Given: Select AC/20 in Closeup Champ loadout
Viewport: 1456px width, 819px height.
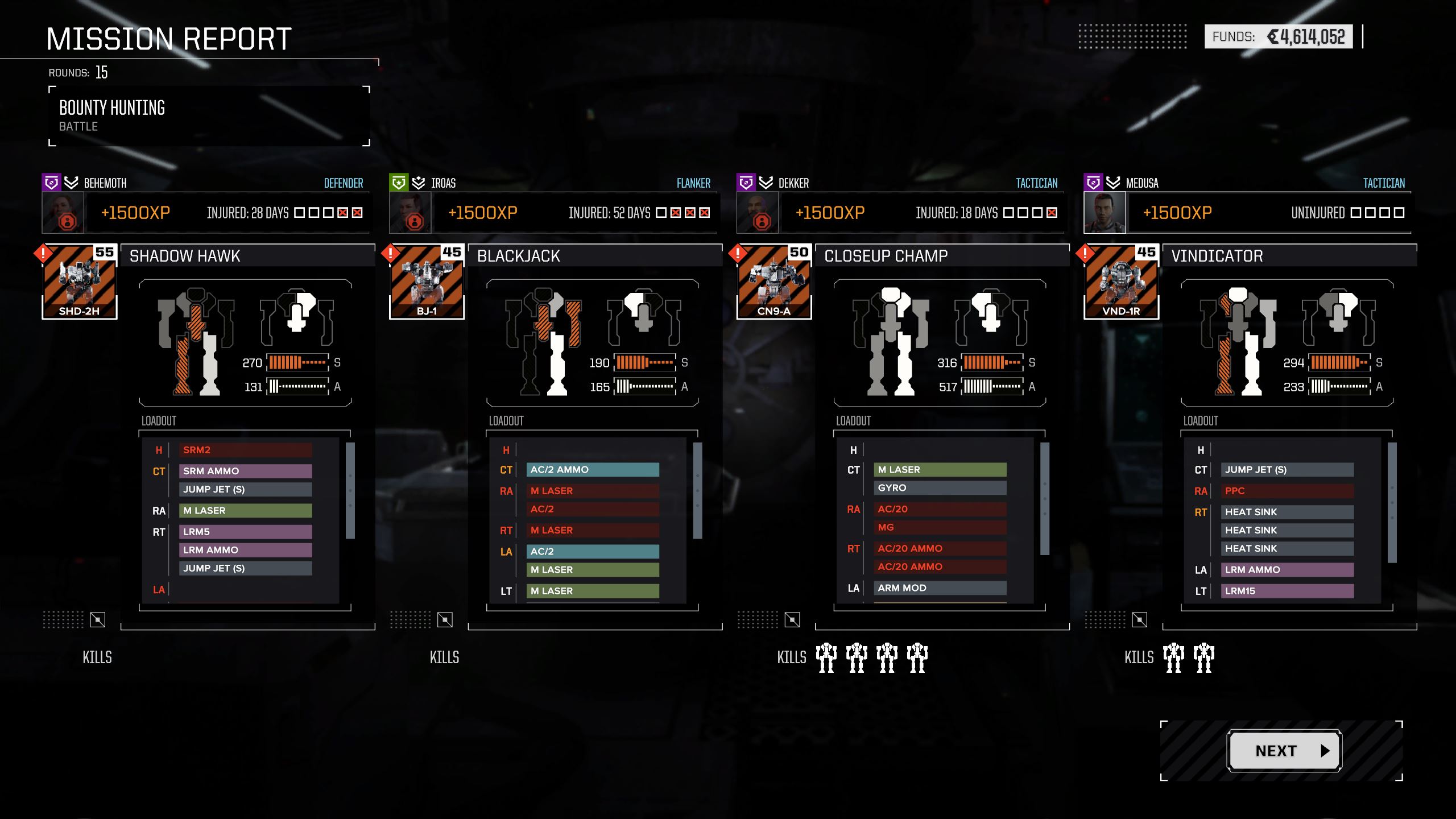Looking at the screenshot, I should tap(940, 509).
